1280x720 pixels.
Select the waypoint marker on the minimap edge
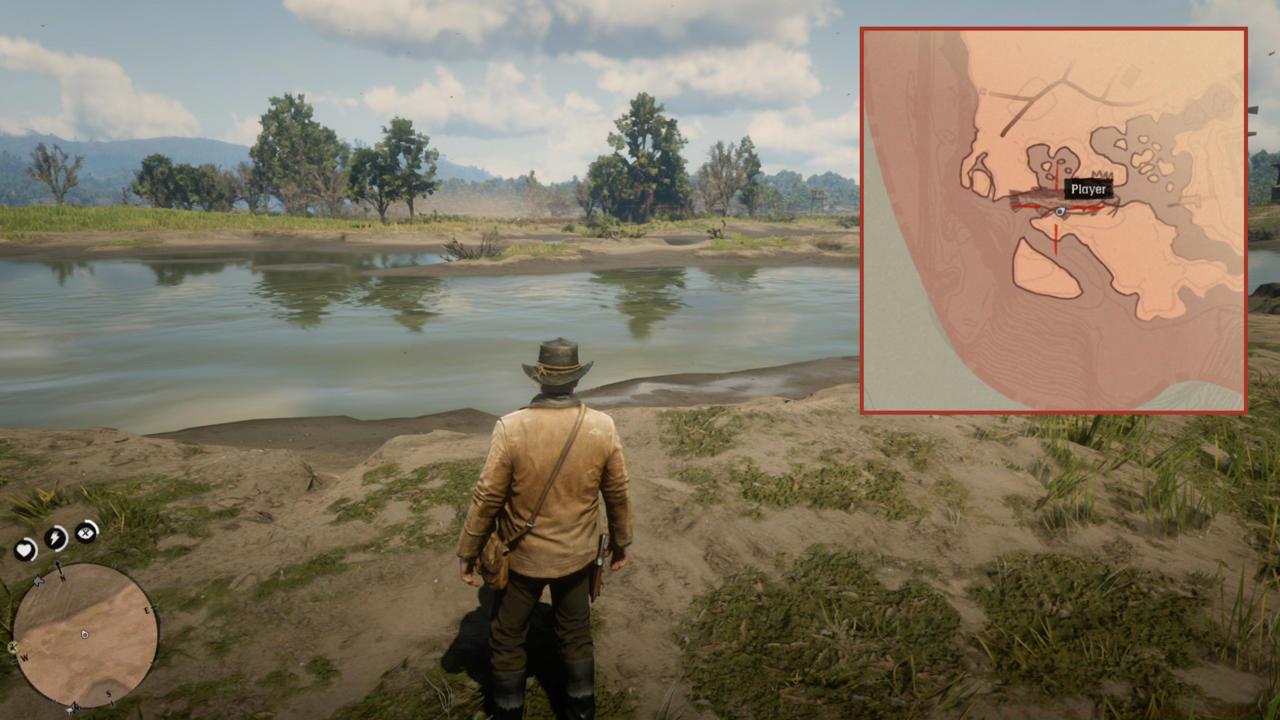(x=39, y=580)
